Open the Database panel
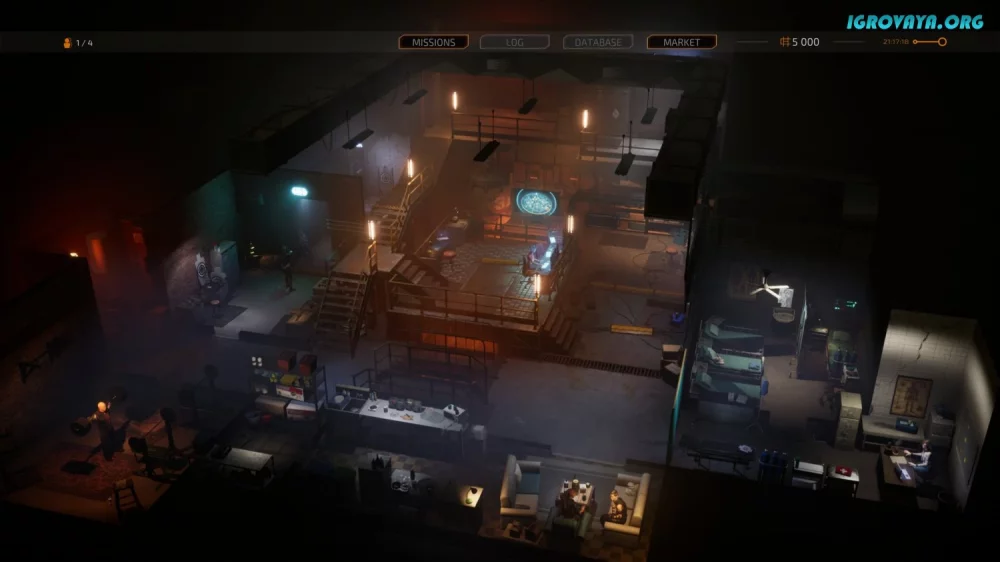The width and height of the screenshot is (1000, 562). (x=598, y=42)
